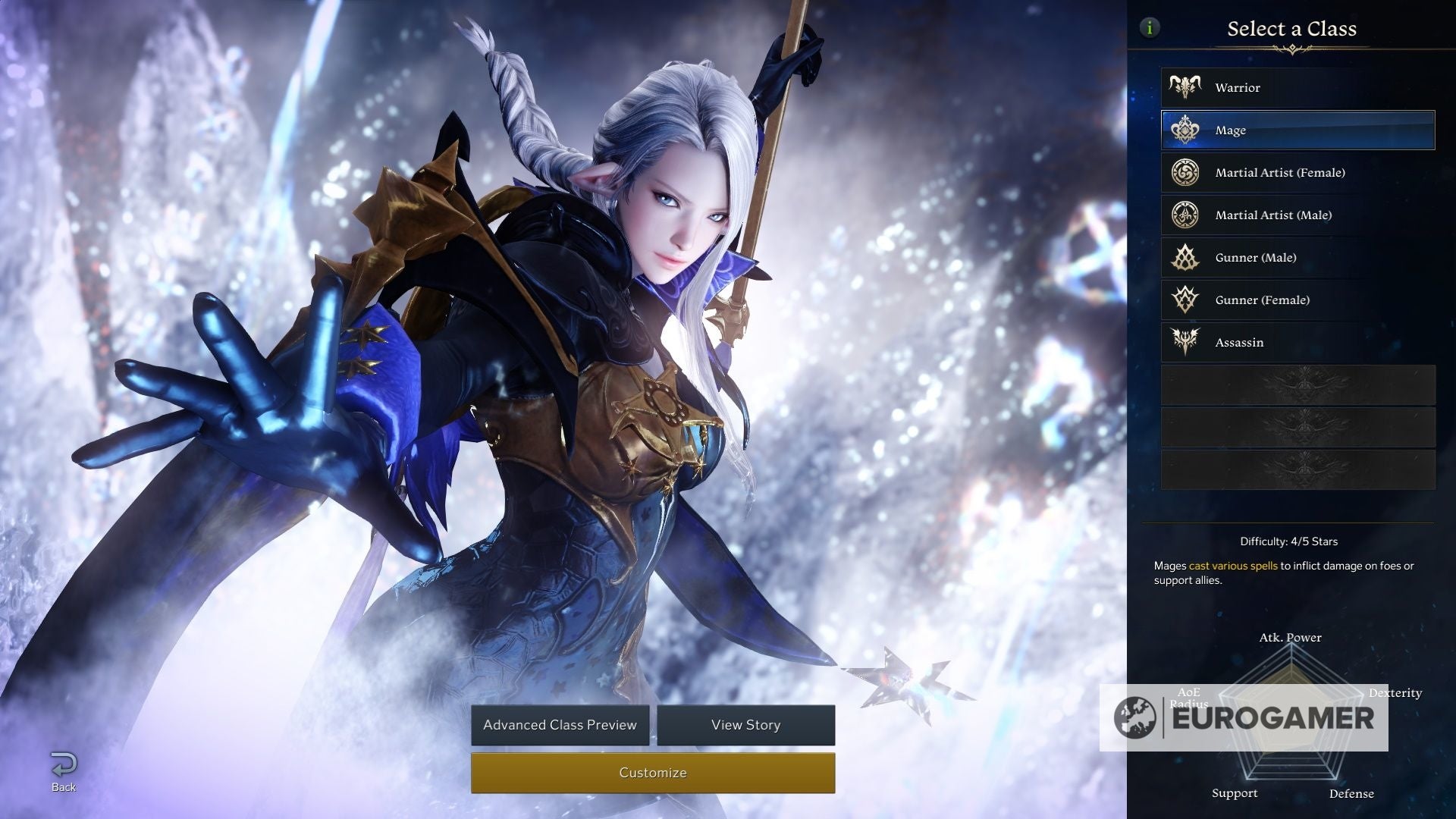This screenshot has width=1456, height=819.
Task: Click the first empty locked class slot
Action: (x=1297, y=384)
